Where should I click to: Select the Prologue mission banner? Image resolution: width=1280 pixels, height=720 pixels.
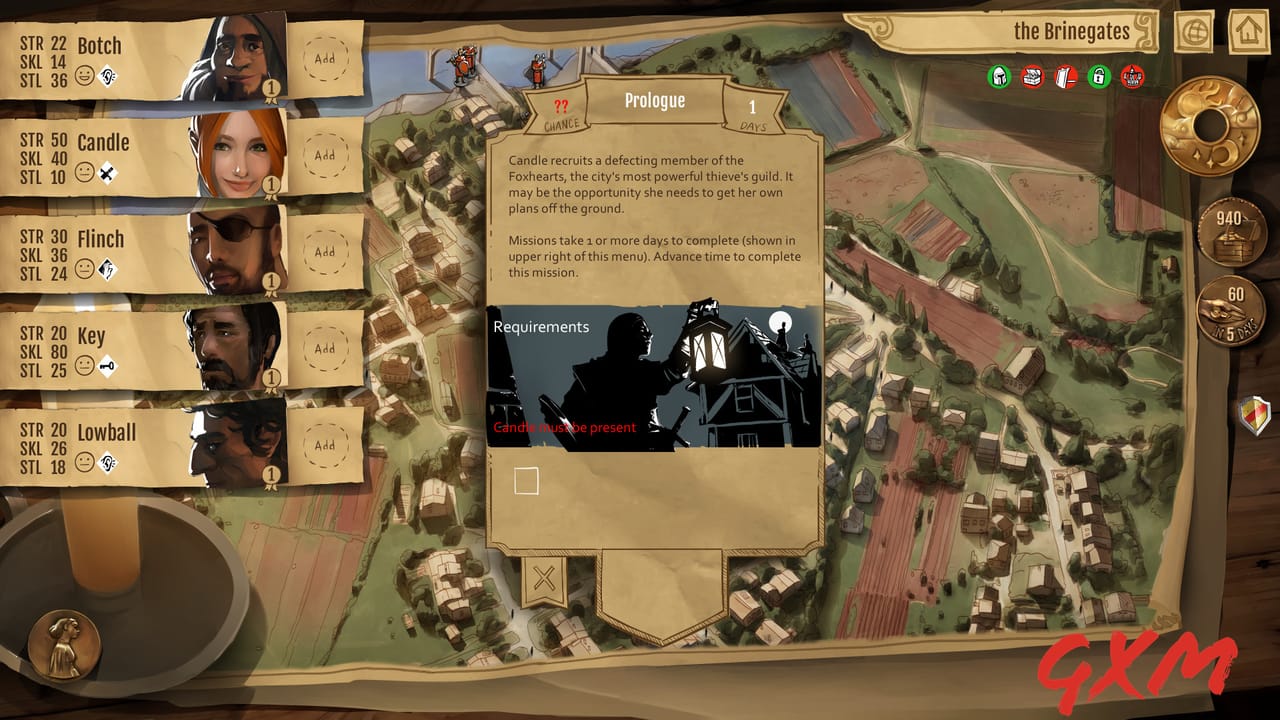pos(655,100)
